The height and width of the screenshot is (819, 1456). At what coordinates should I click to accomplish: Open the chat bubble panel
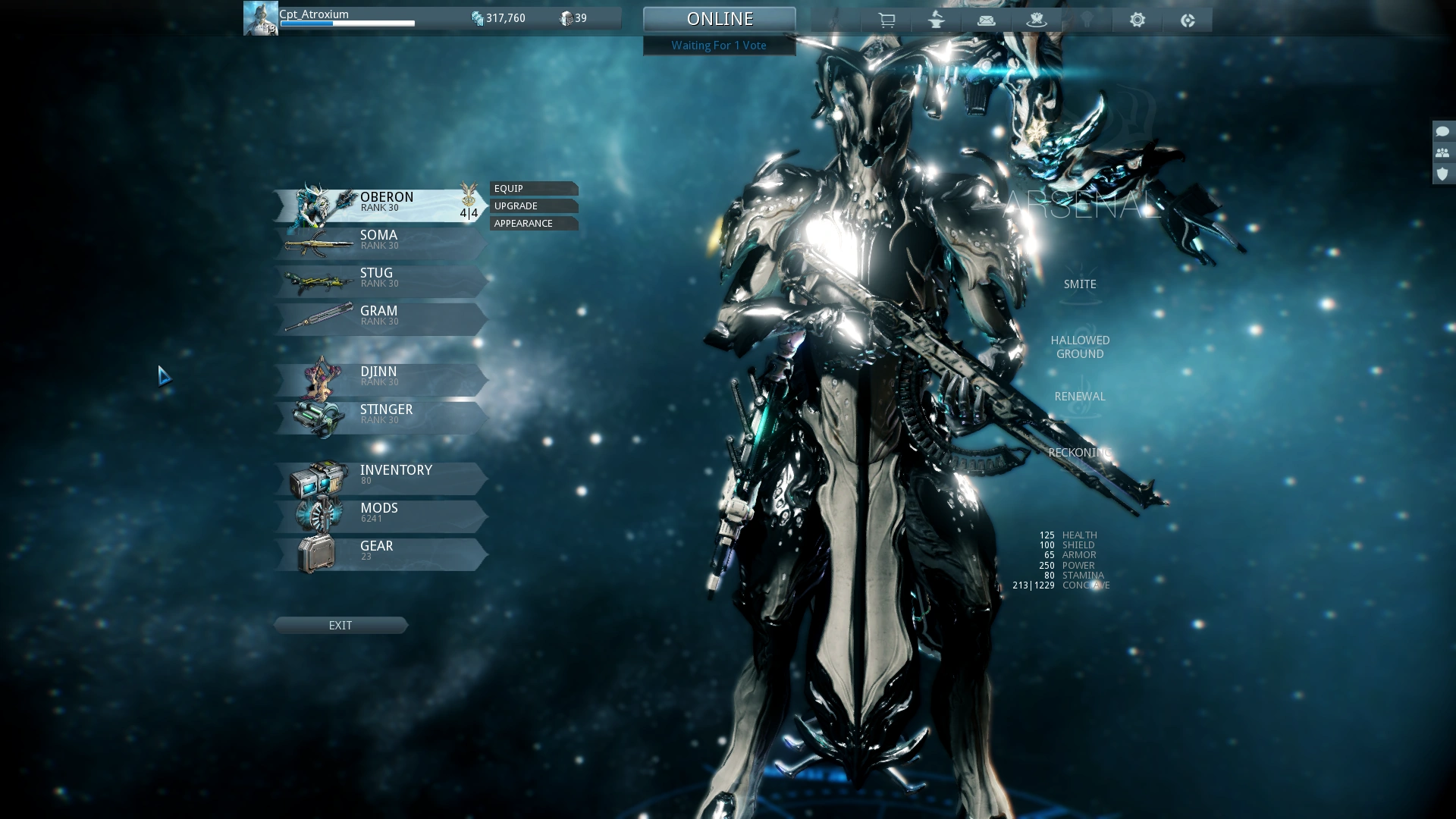coord(1442,130)
